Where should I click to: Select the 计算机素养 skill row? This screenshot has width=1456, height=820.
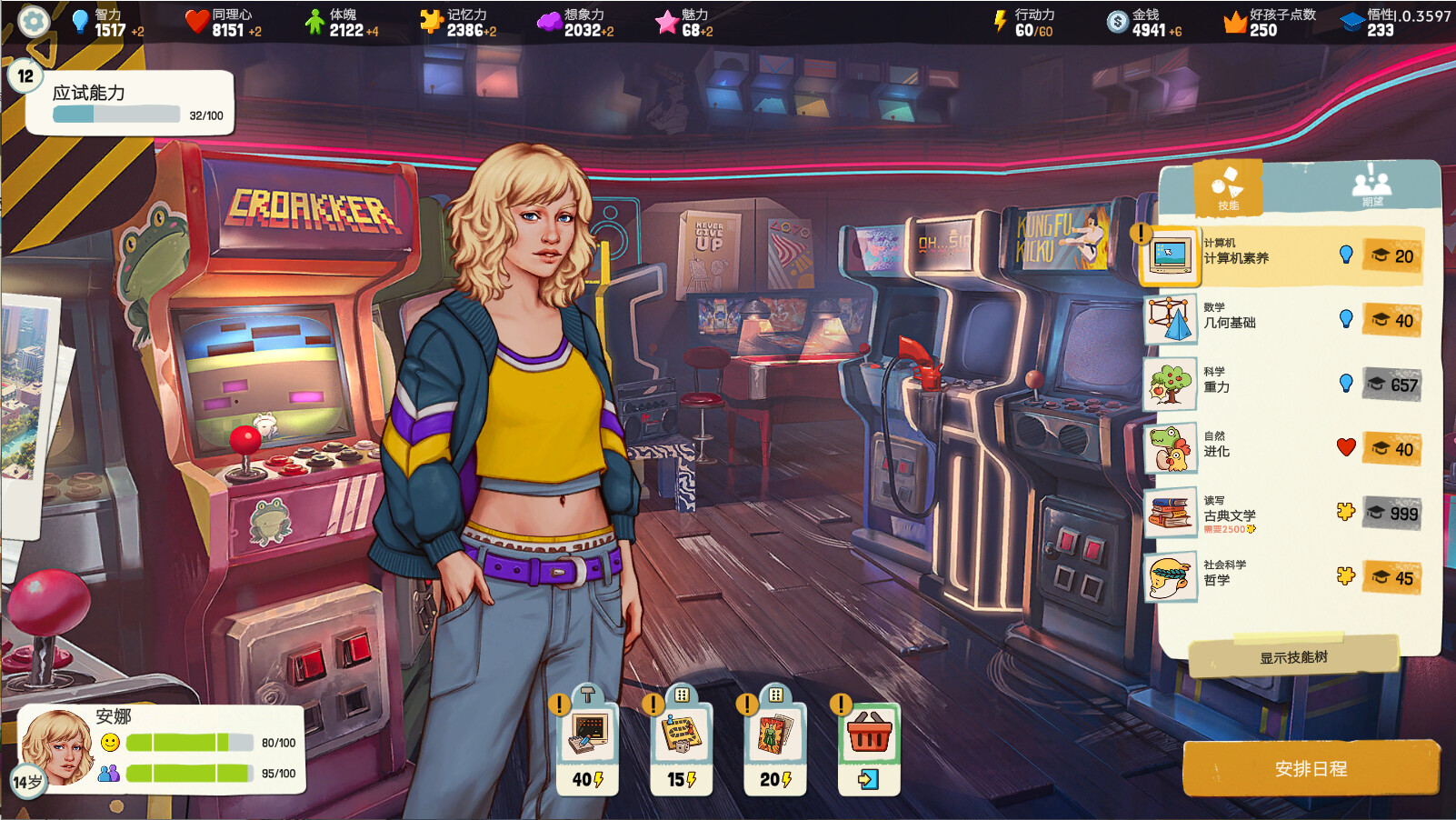[x=1281, y=256]
